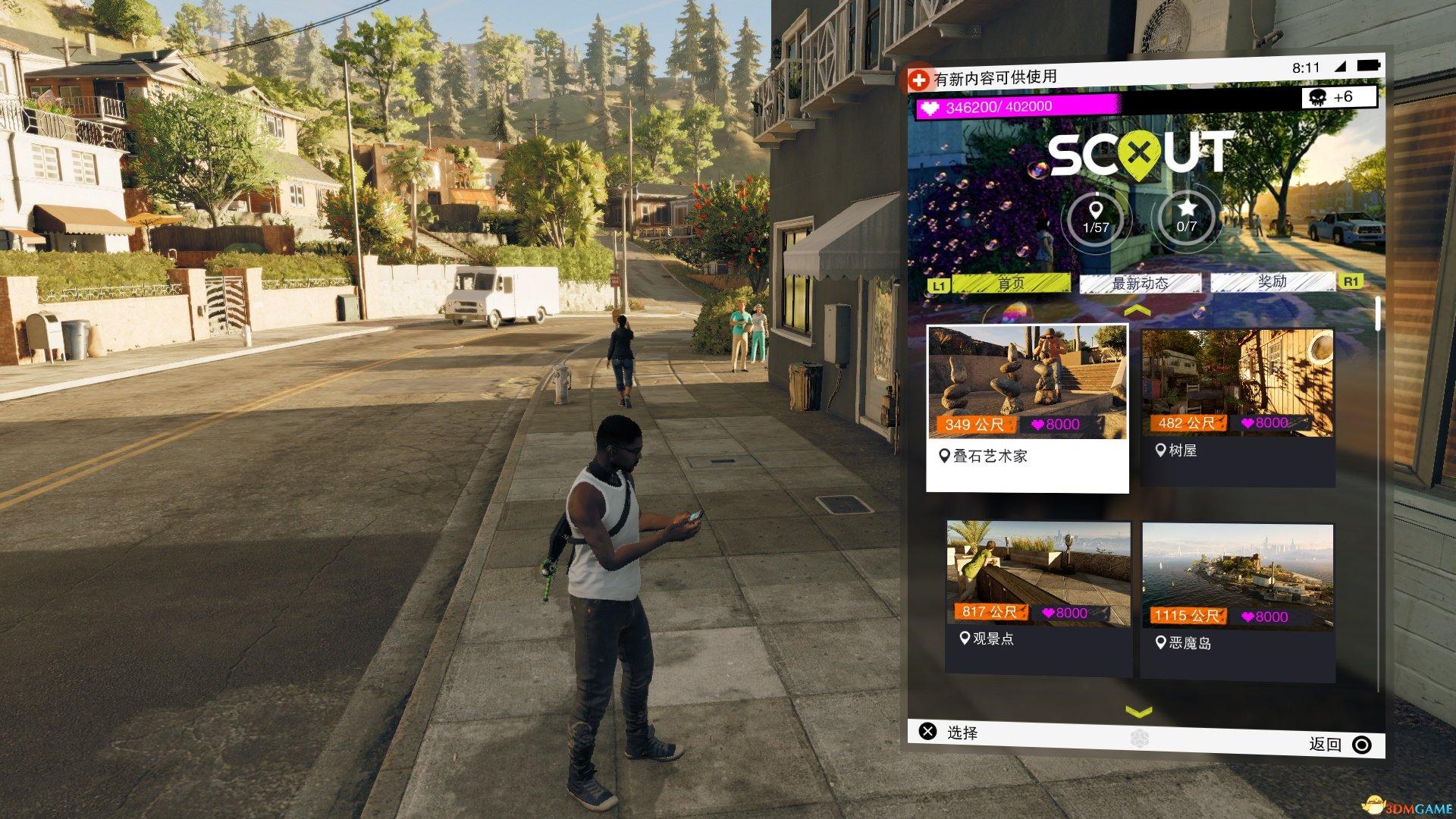Select the 恶魔岛 Alcatraz location card

(x=1237, y=600)
